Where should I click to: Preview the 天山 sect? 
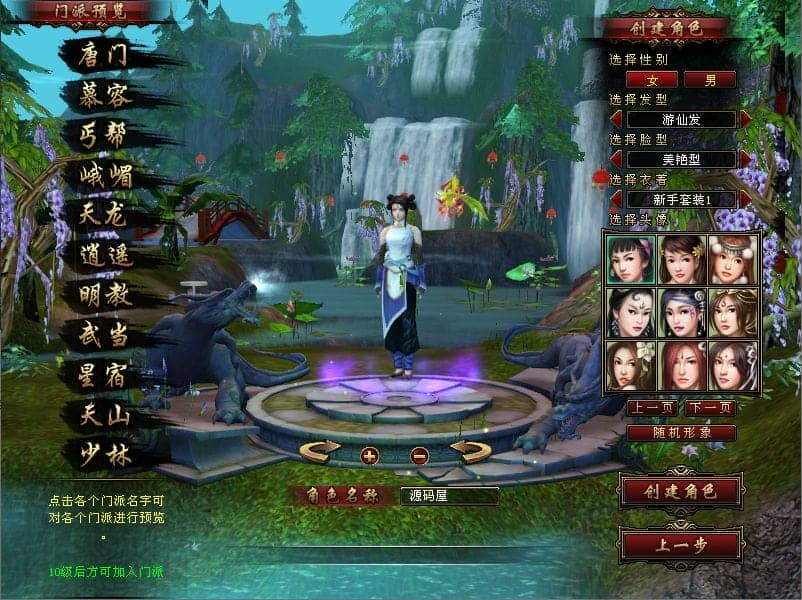click(104, 414)
